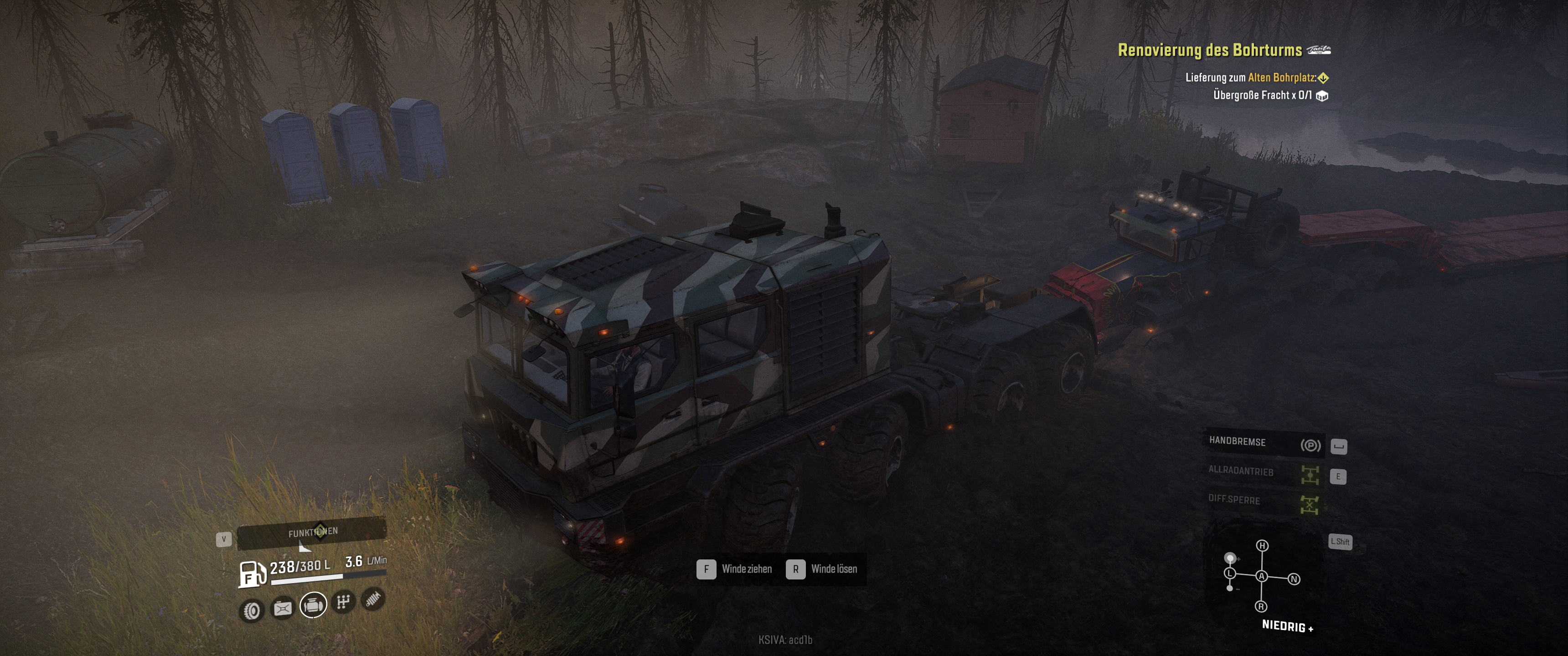This screenshot has width=1568, height=656.
Task: Shift into Automatic gear (A)
Action: click(1262, 576)
